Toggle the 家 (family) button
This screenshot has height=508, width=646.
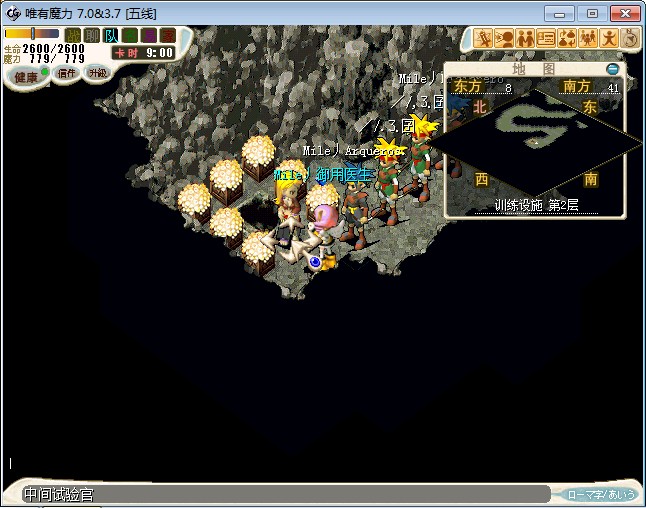click(x=165, y=35)
